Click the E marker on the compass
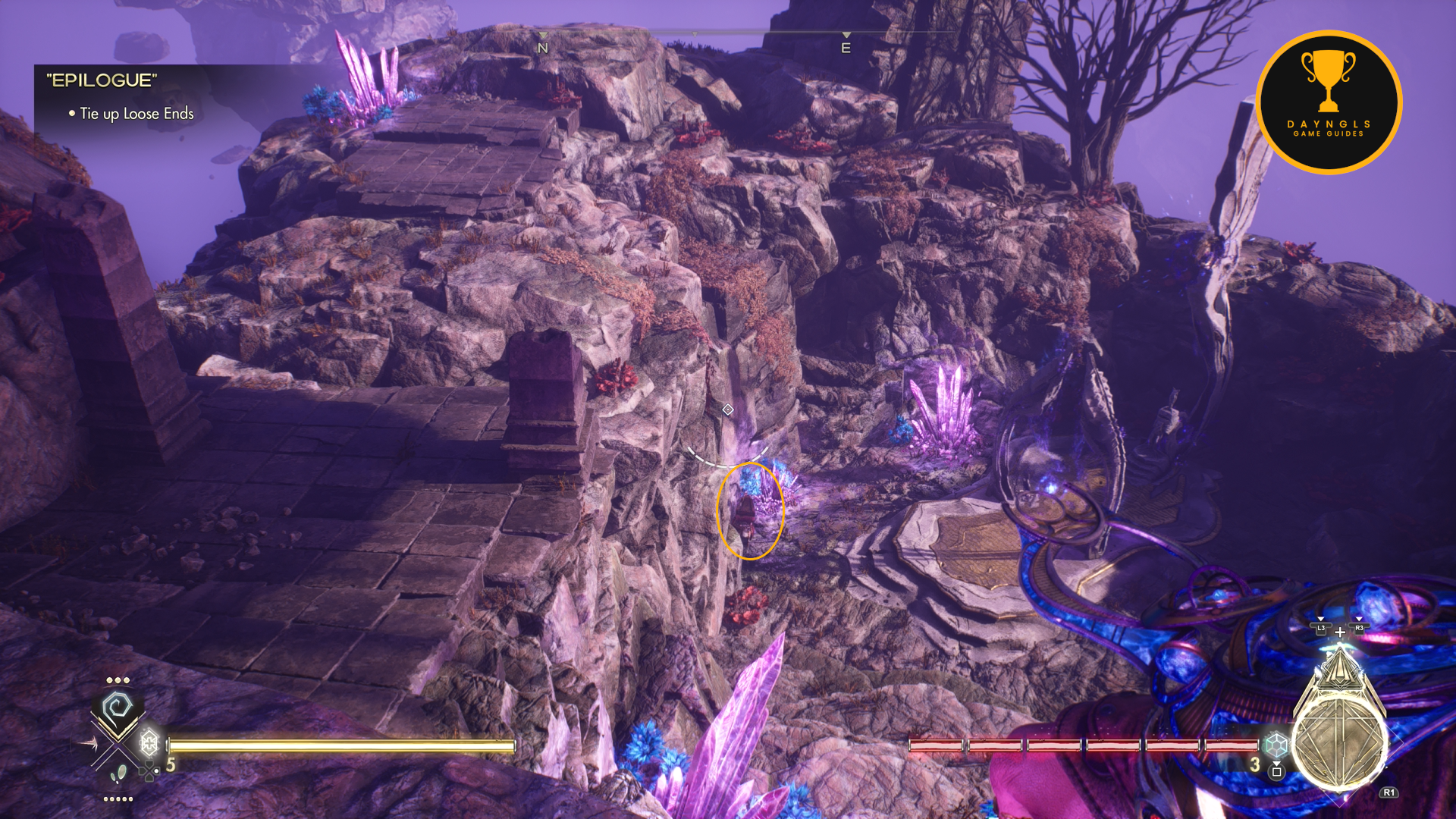The height and width of the screenshot is (819, 1456). pos(846,48)
